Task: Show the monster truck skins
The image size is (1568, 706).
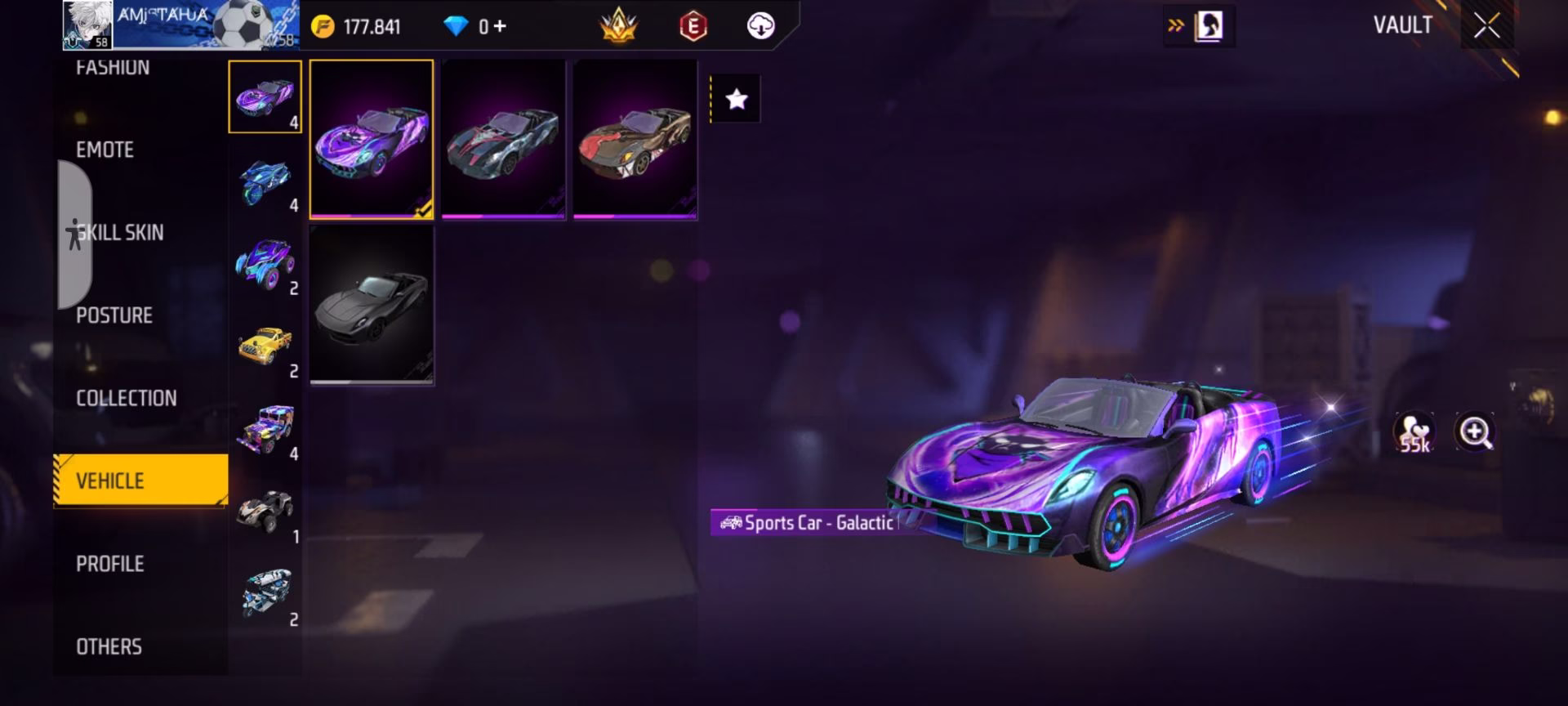Action: [265, 263]
